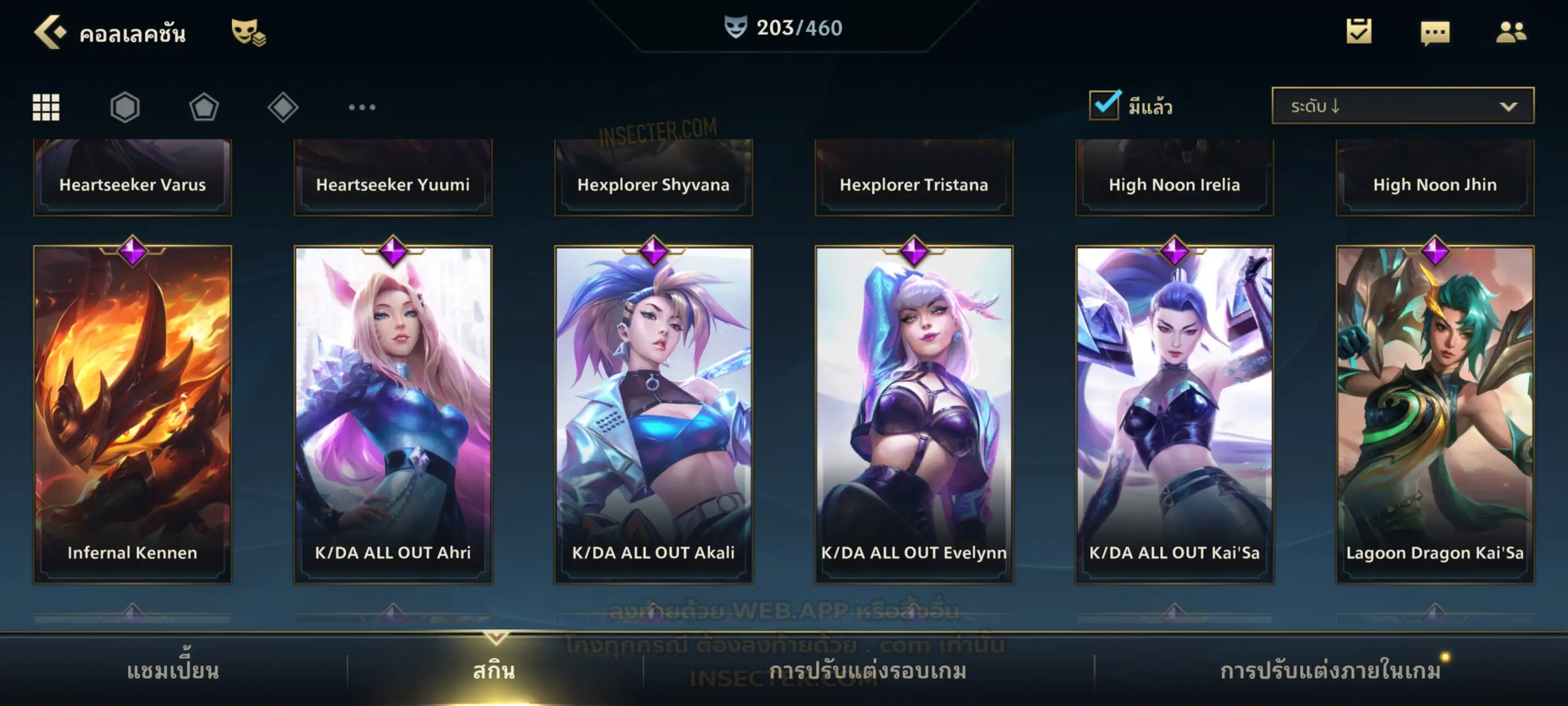The width and height of the screenshot is (1568, 706).
Task: Open the friends list icon
Action: pos(1510,32)
